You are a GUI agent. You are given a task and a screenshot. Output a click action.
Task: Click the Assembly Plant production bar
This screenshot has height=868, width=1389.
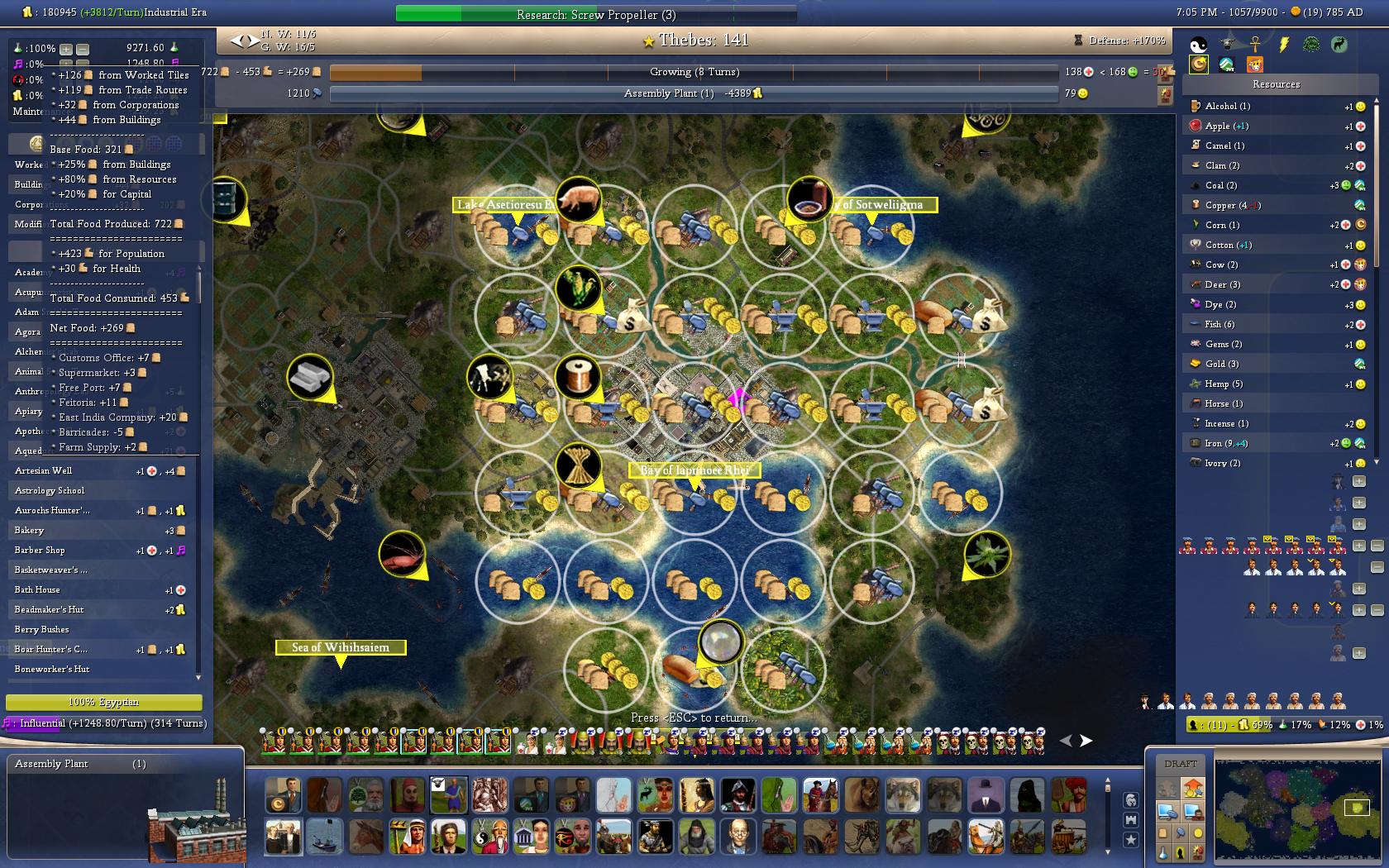click(693, 93)
